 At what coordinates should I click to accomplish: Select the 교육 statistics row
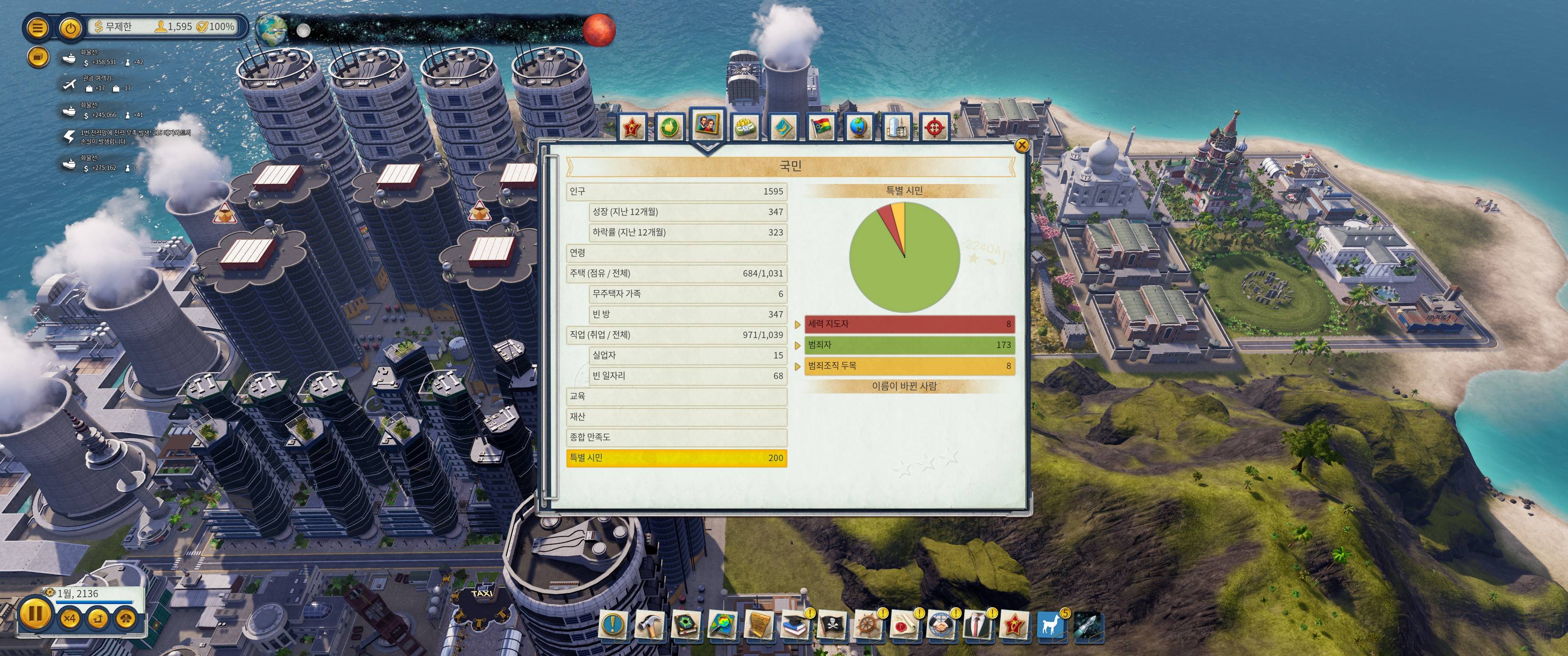pos(676,396)
